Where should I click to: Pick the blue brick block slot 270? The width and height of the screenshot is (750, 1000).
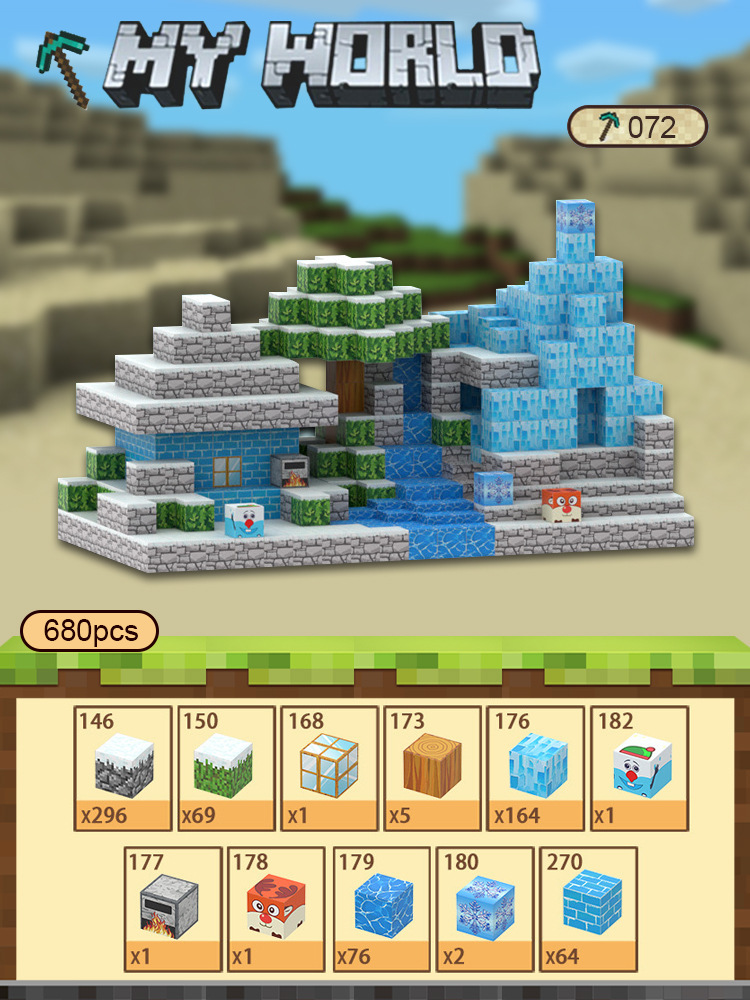(587, 909)
